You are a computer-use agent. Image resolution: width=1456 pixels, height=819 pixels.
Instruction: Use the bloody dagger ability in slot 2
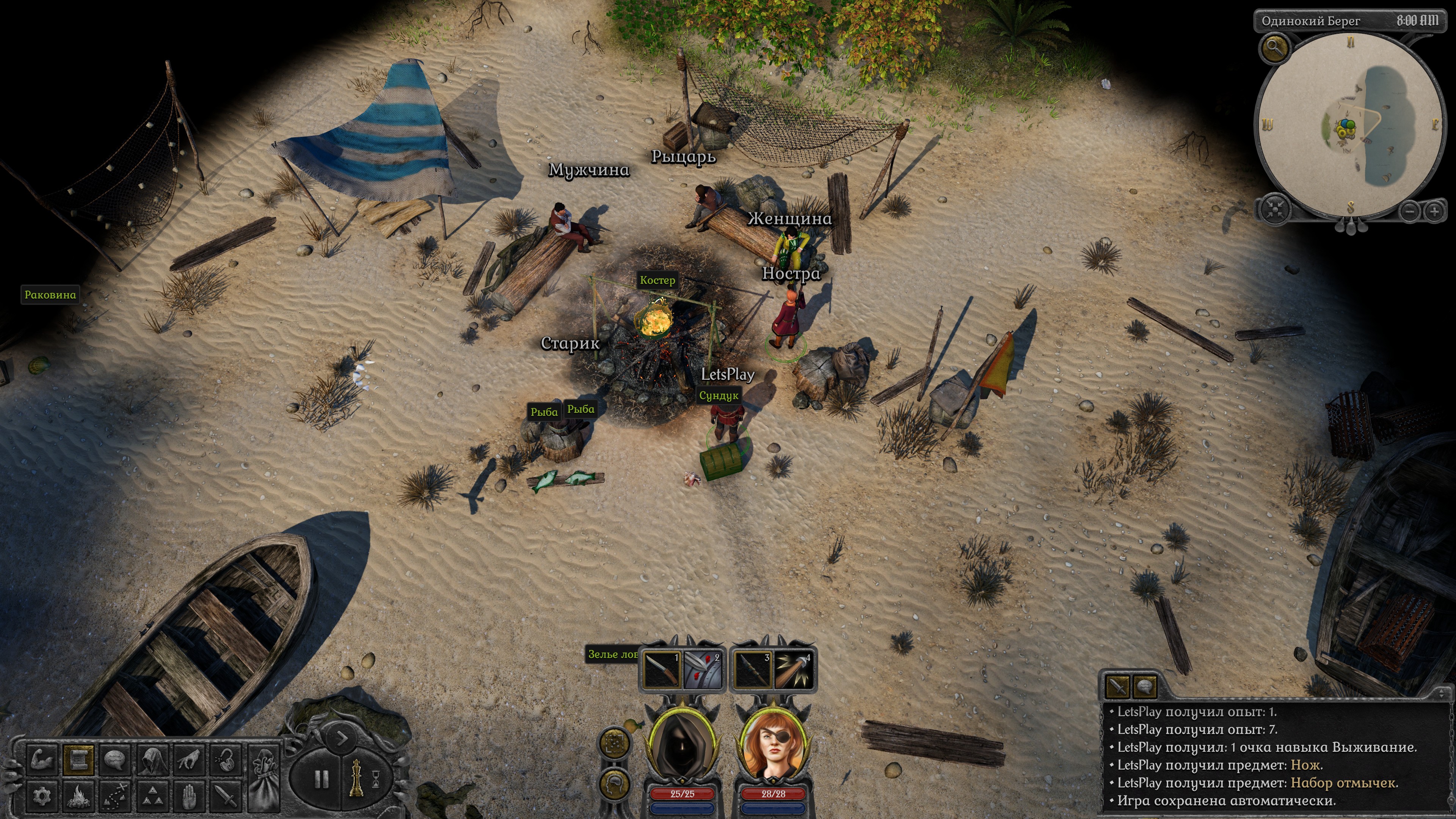(703, 671)
